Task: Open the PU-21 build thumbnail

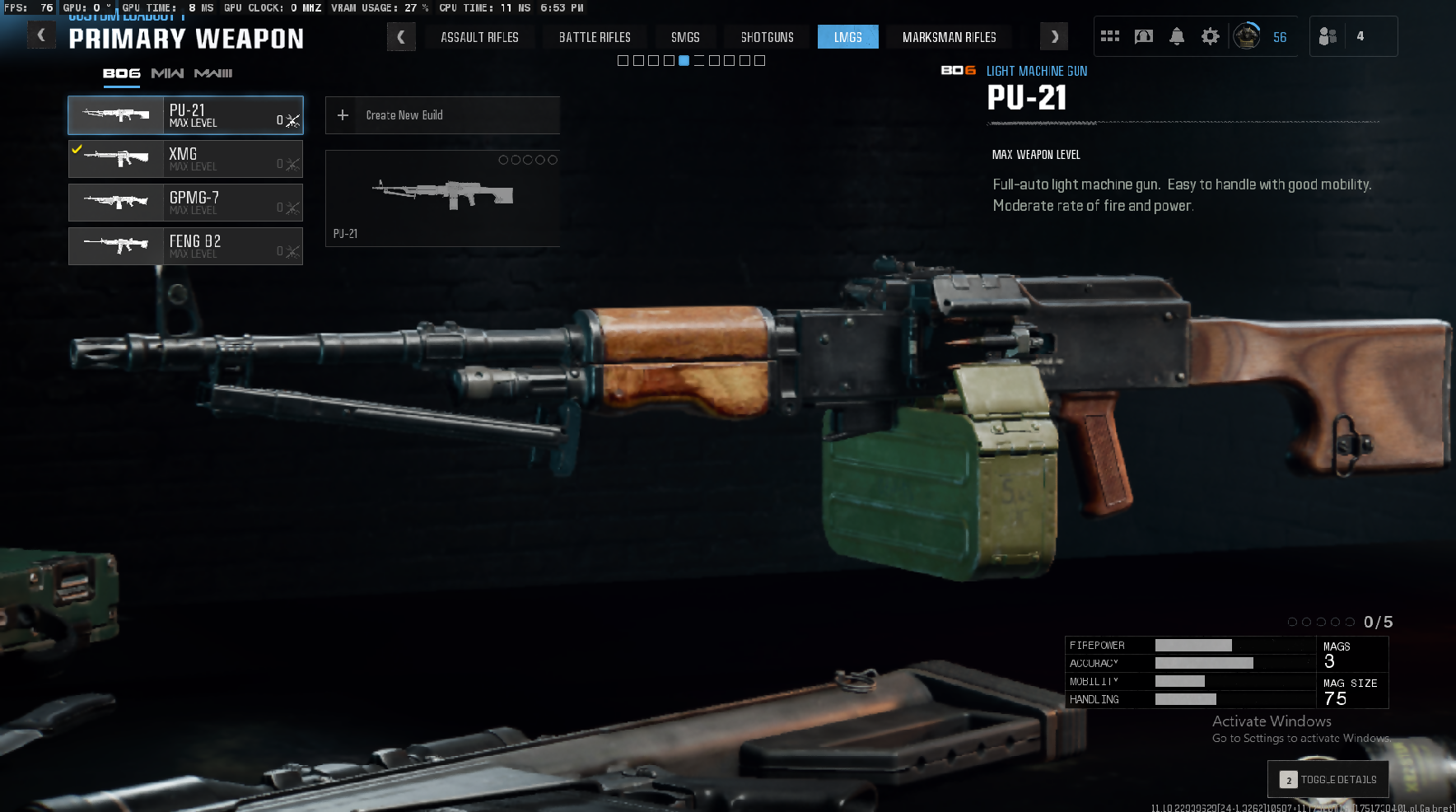Action: coord(442,198)
